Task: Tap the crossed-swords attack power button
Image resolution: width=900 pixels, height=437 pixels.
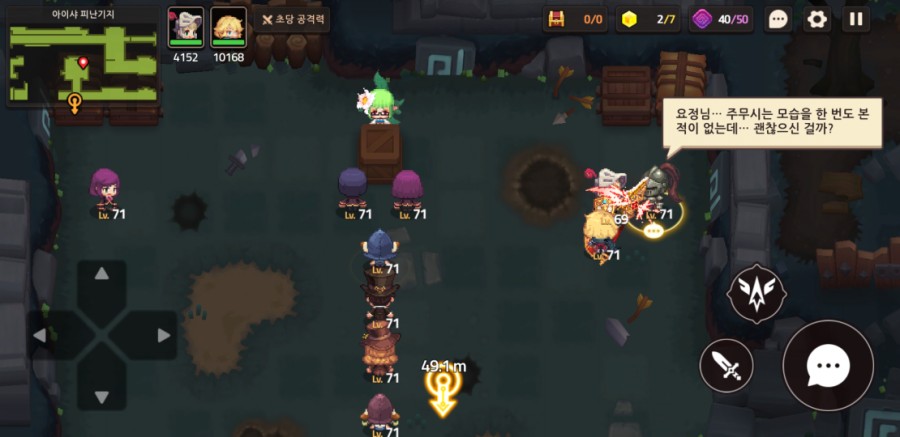Action: 292,19
